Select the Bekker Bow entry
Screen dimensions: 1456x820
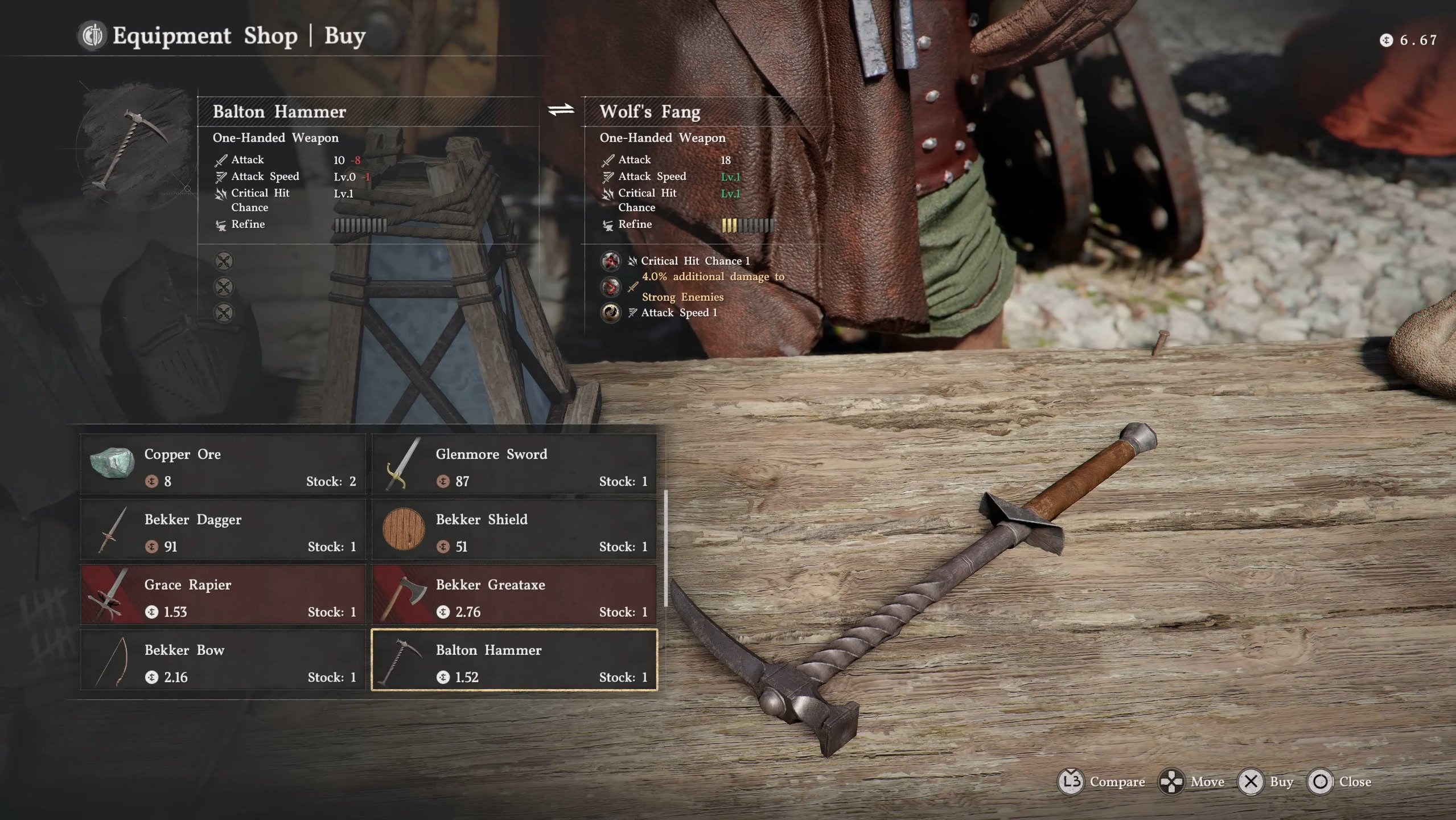point(223,661)
